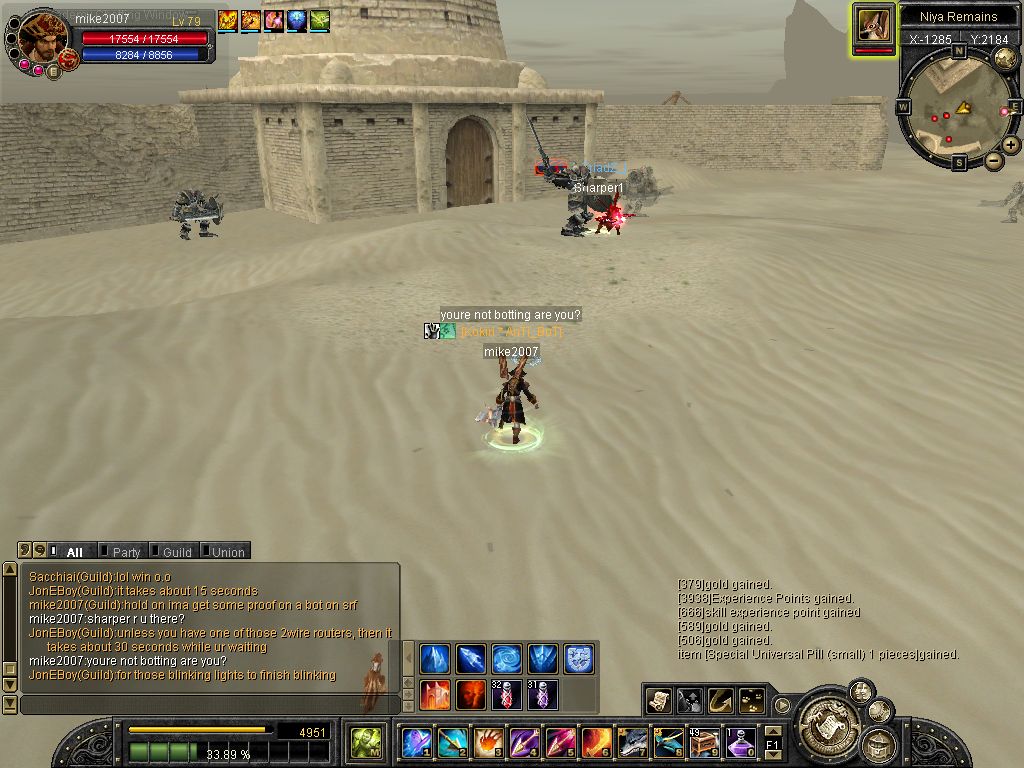Open the scroll icon in the small toolbar

(658, 700)
